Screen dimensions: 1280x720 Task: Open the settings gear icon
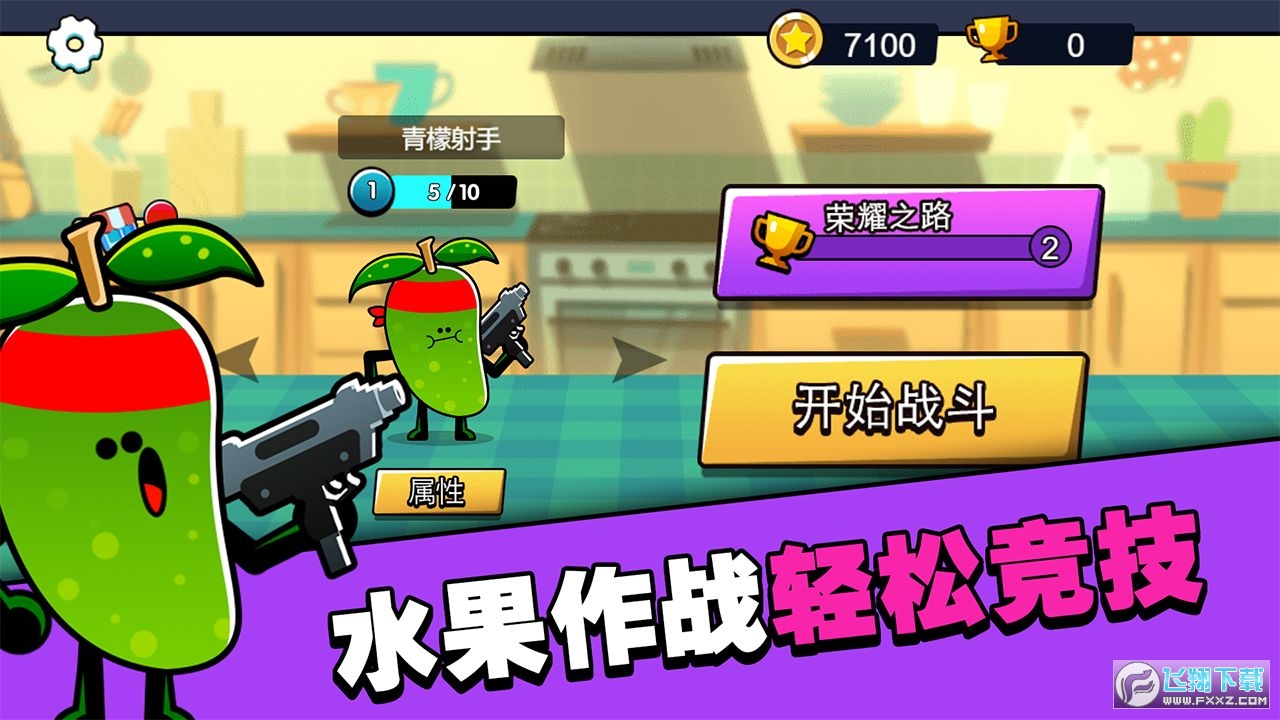tap(72, 42)
